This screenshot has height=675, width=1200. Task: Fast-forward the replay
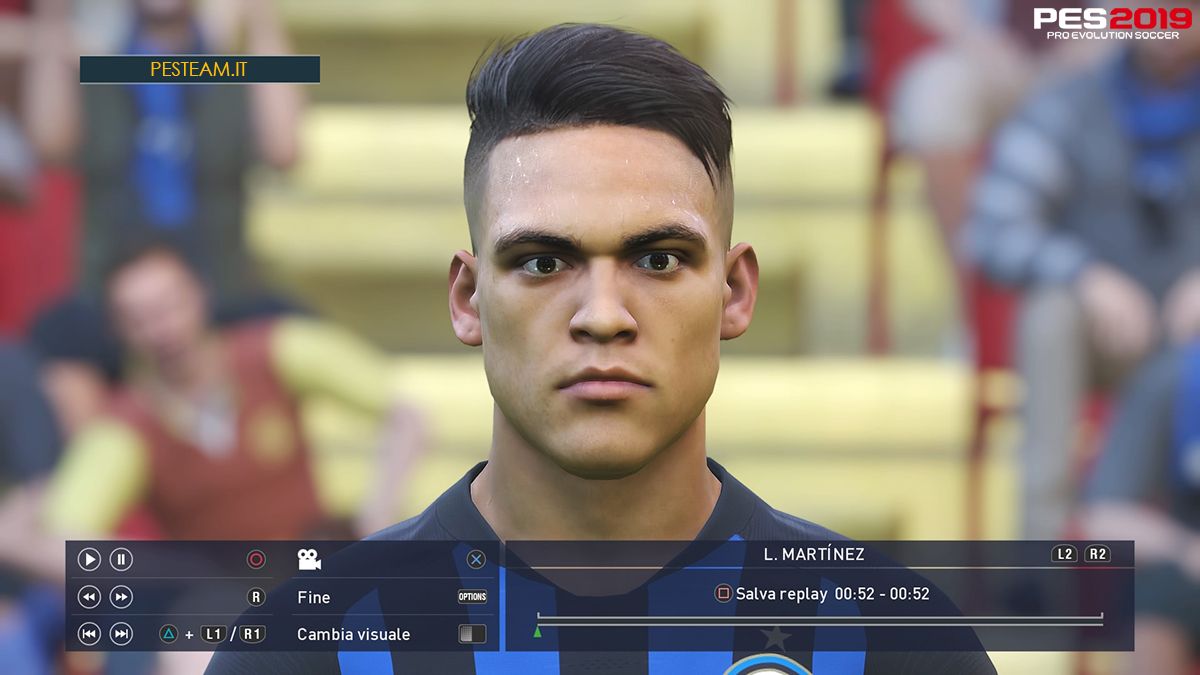pyautogui.click(x=121, y=597)
